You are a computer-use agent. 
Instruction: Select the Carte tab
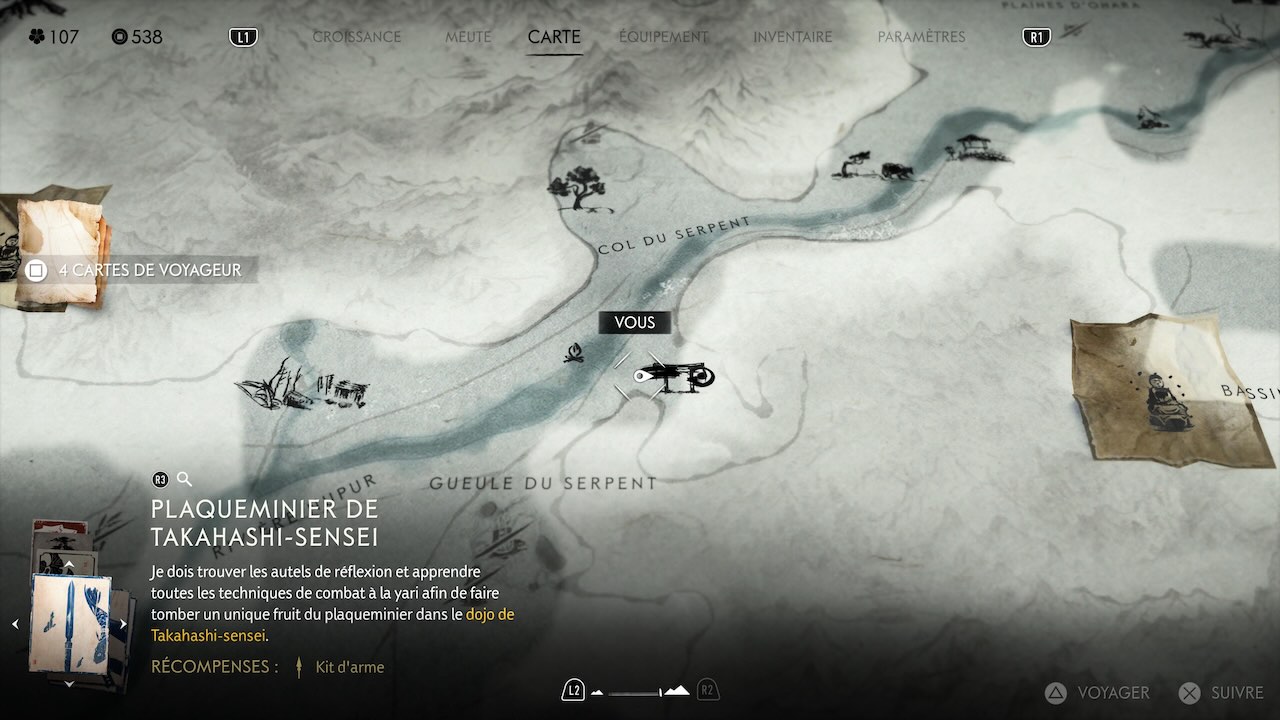click(x=554, y=37)
